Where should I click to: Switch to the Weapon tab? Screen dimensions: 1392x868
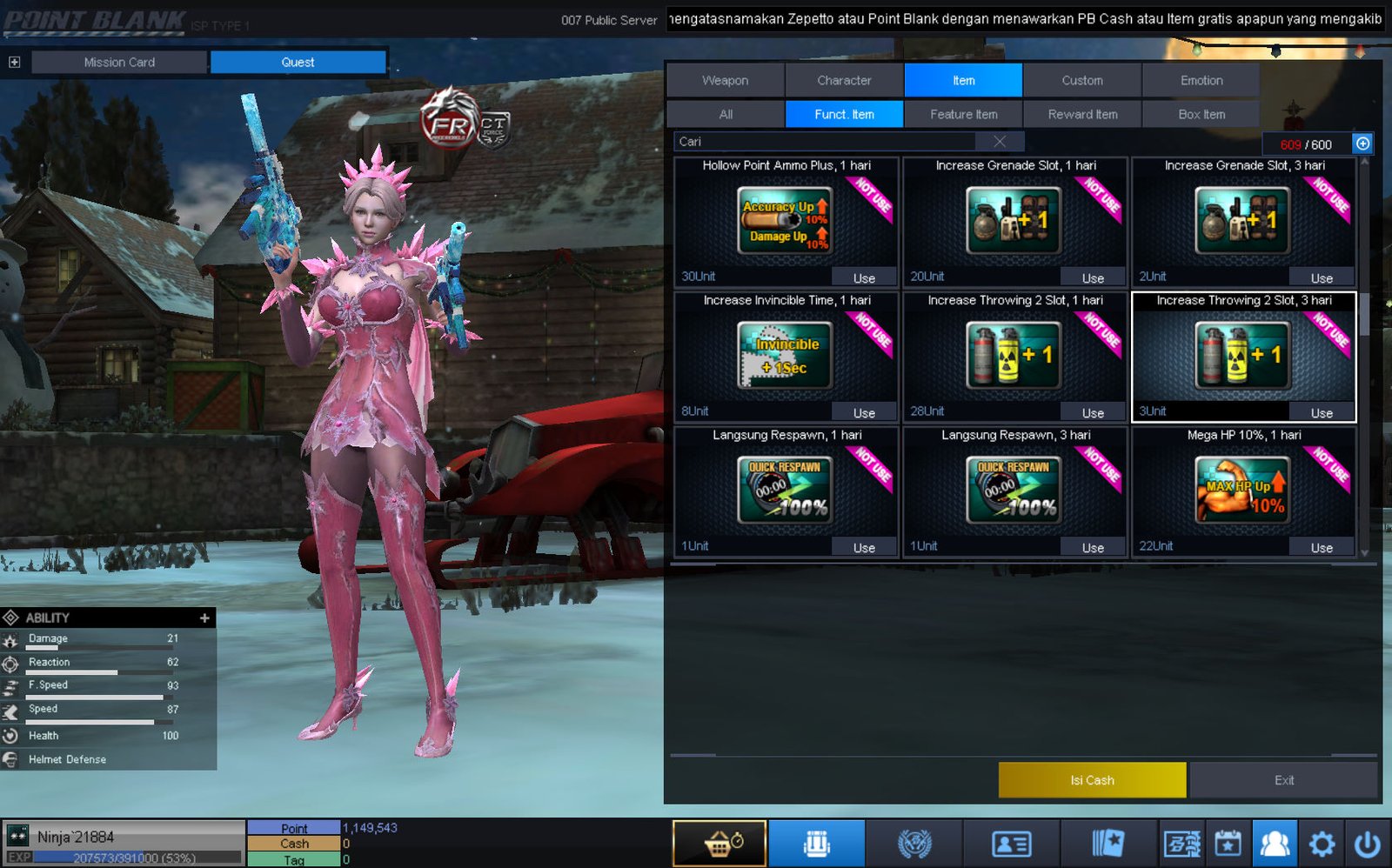coord(725,80)
